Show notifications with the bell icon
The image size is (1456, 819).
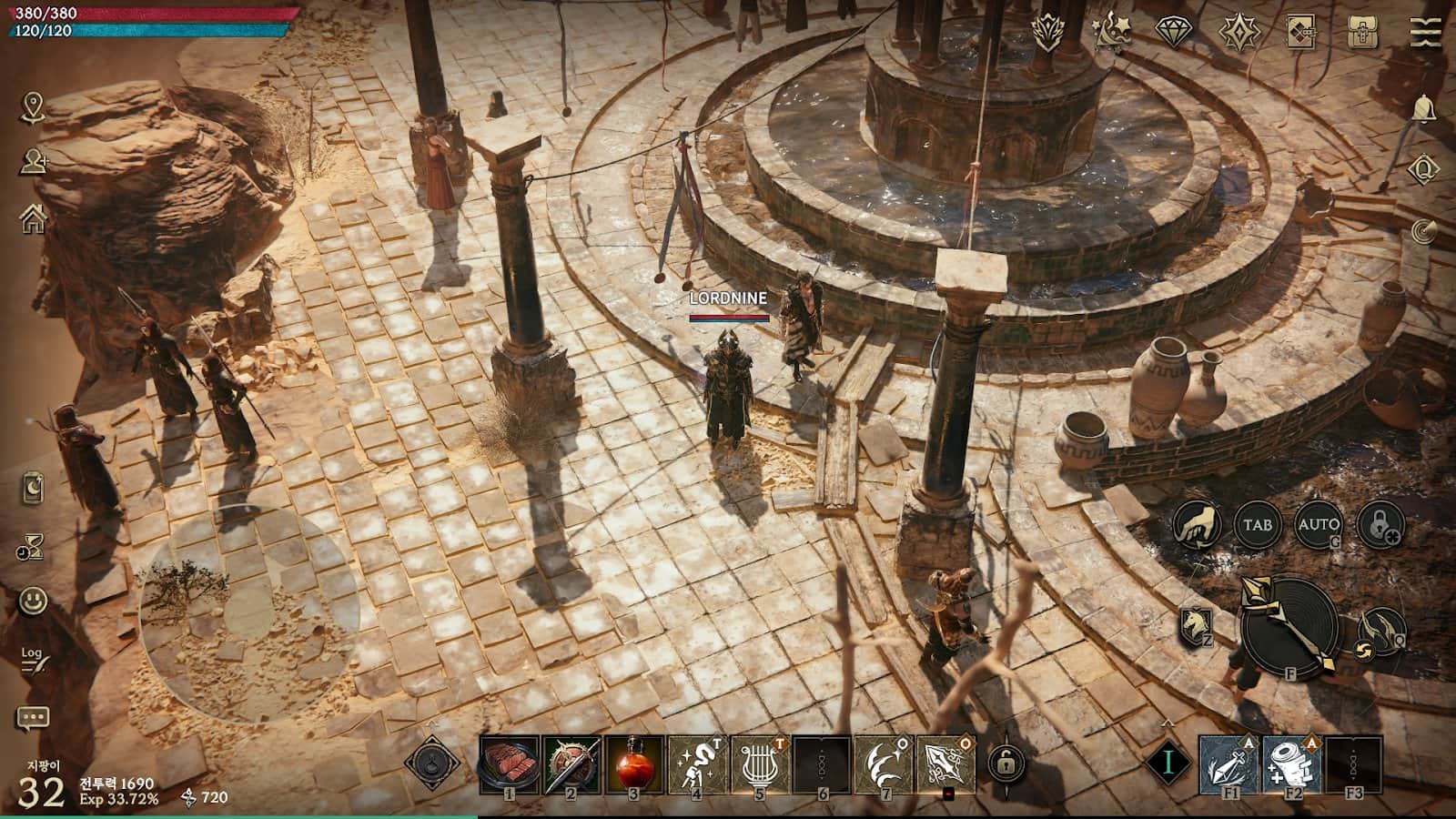tap(1424, 109)
